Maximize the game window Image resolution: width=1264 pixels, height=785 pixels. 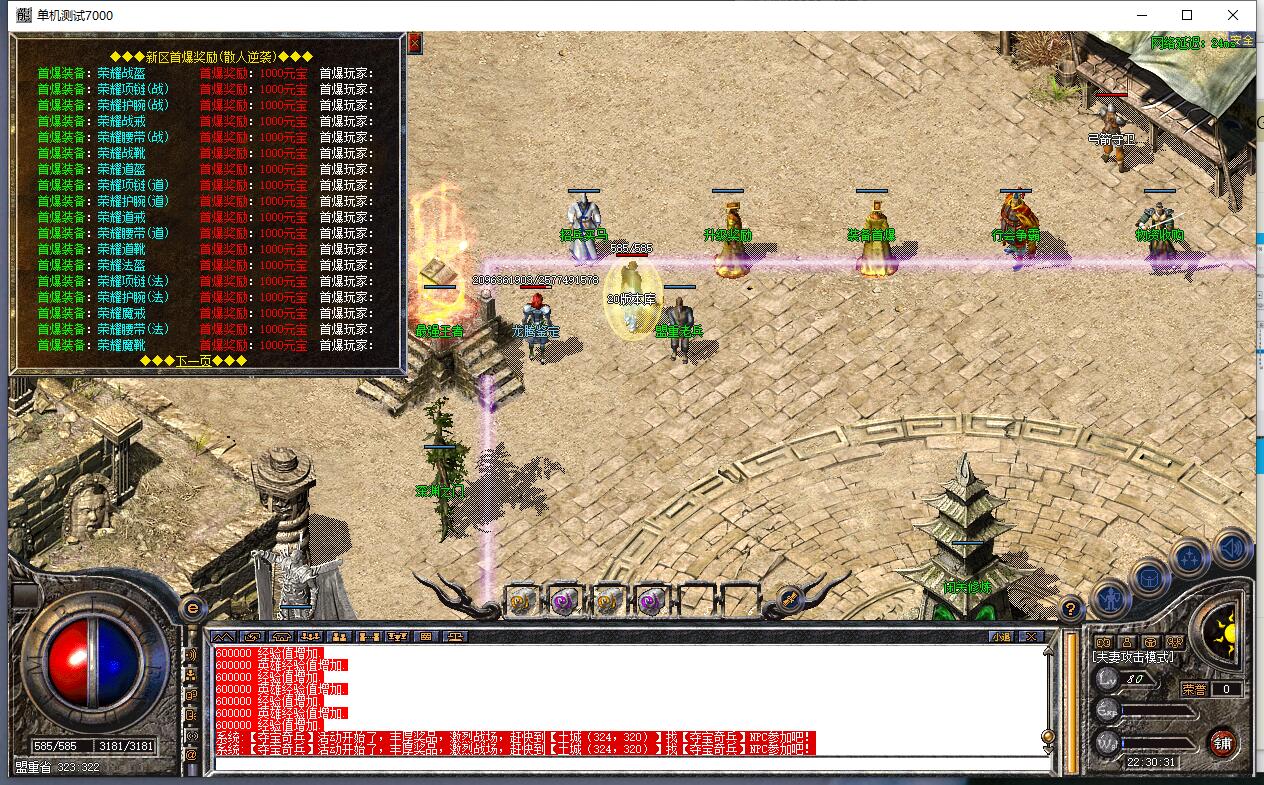(1187, 15)
